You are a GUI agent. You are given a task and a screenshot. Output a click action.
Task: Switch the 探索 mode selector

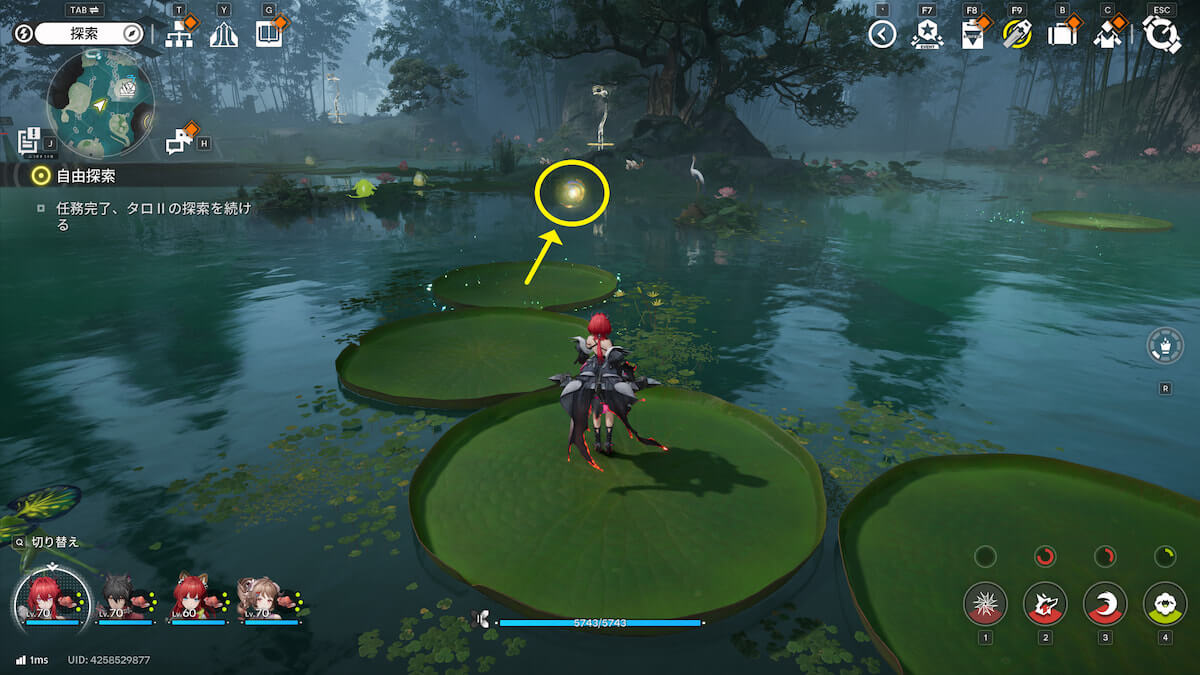pos(90,34)
